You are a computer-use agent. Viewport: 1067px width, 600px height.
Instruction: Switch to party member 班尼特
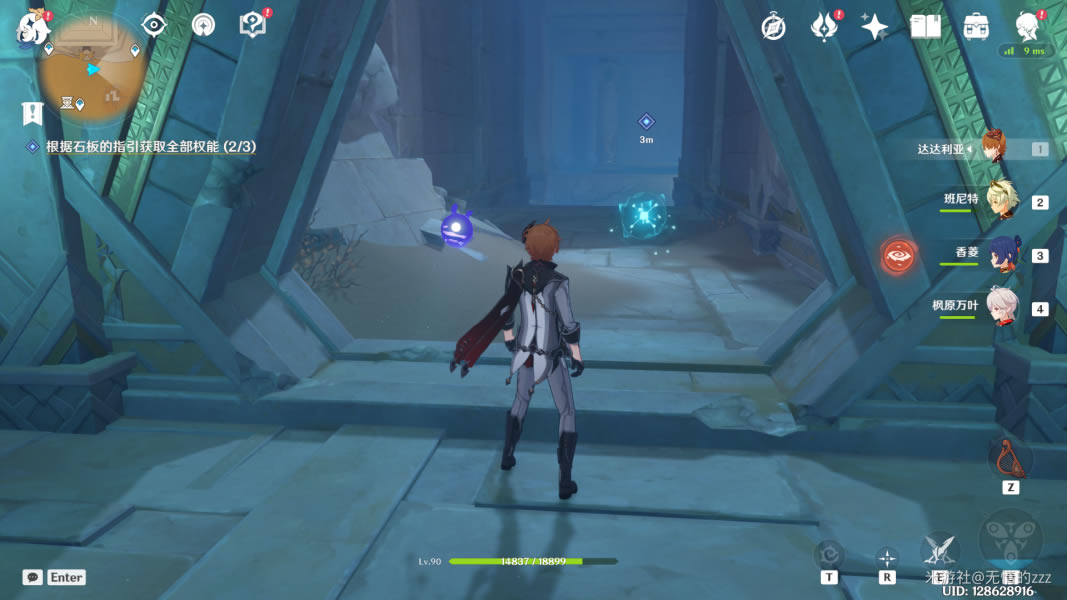point(1000,201)
